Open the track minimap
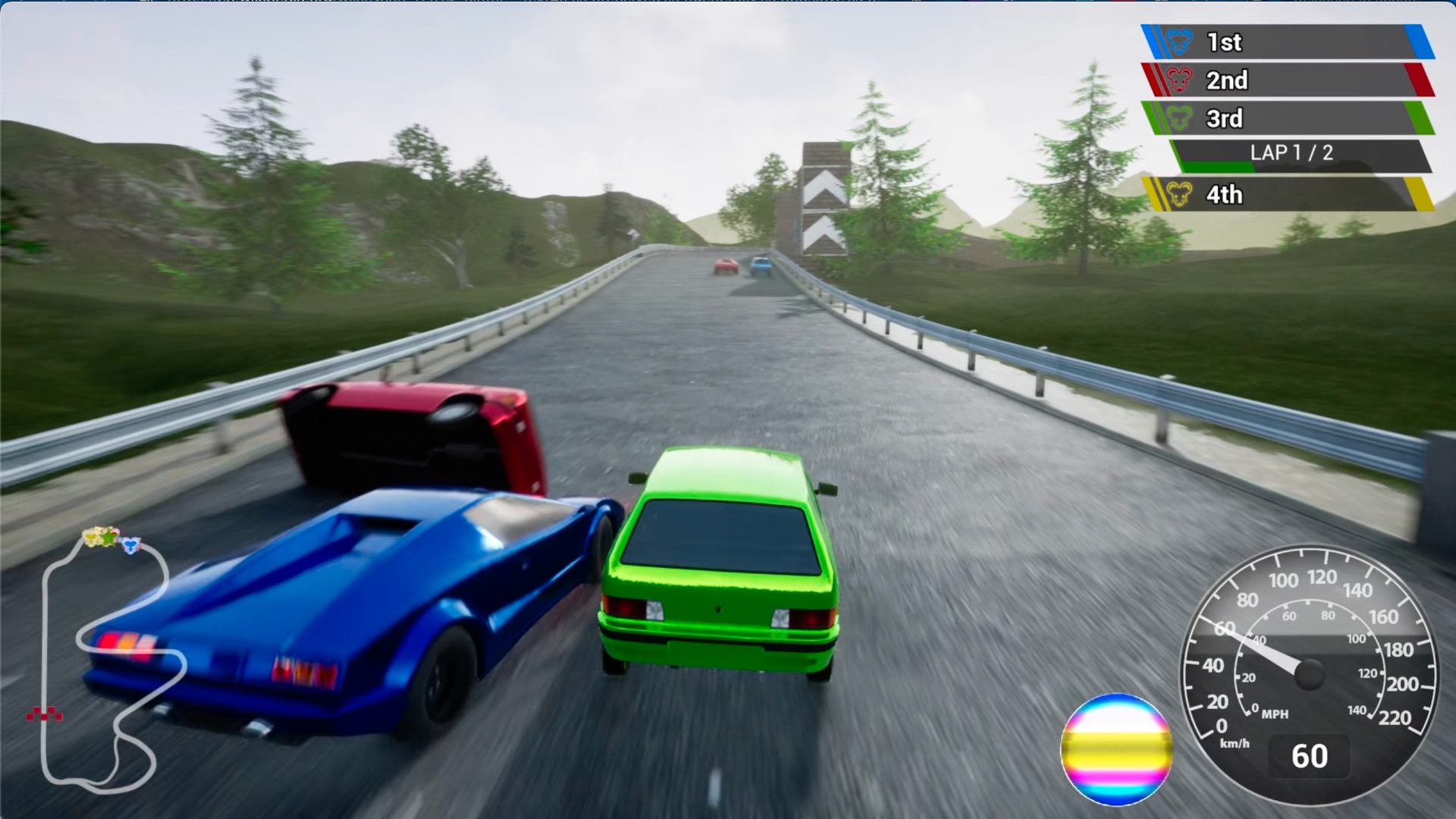This screenshot has height=819, width=1456. 106,660
